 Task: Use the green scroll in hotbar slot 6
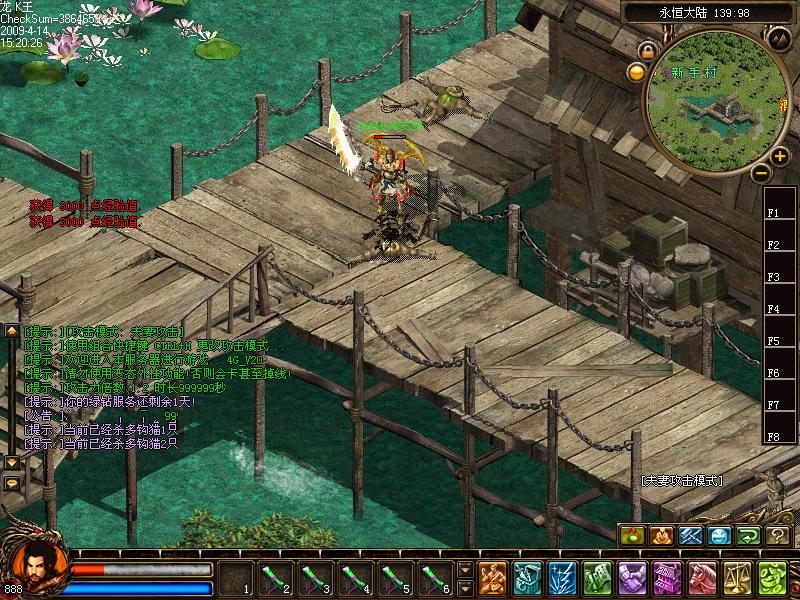click(435, 577)
